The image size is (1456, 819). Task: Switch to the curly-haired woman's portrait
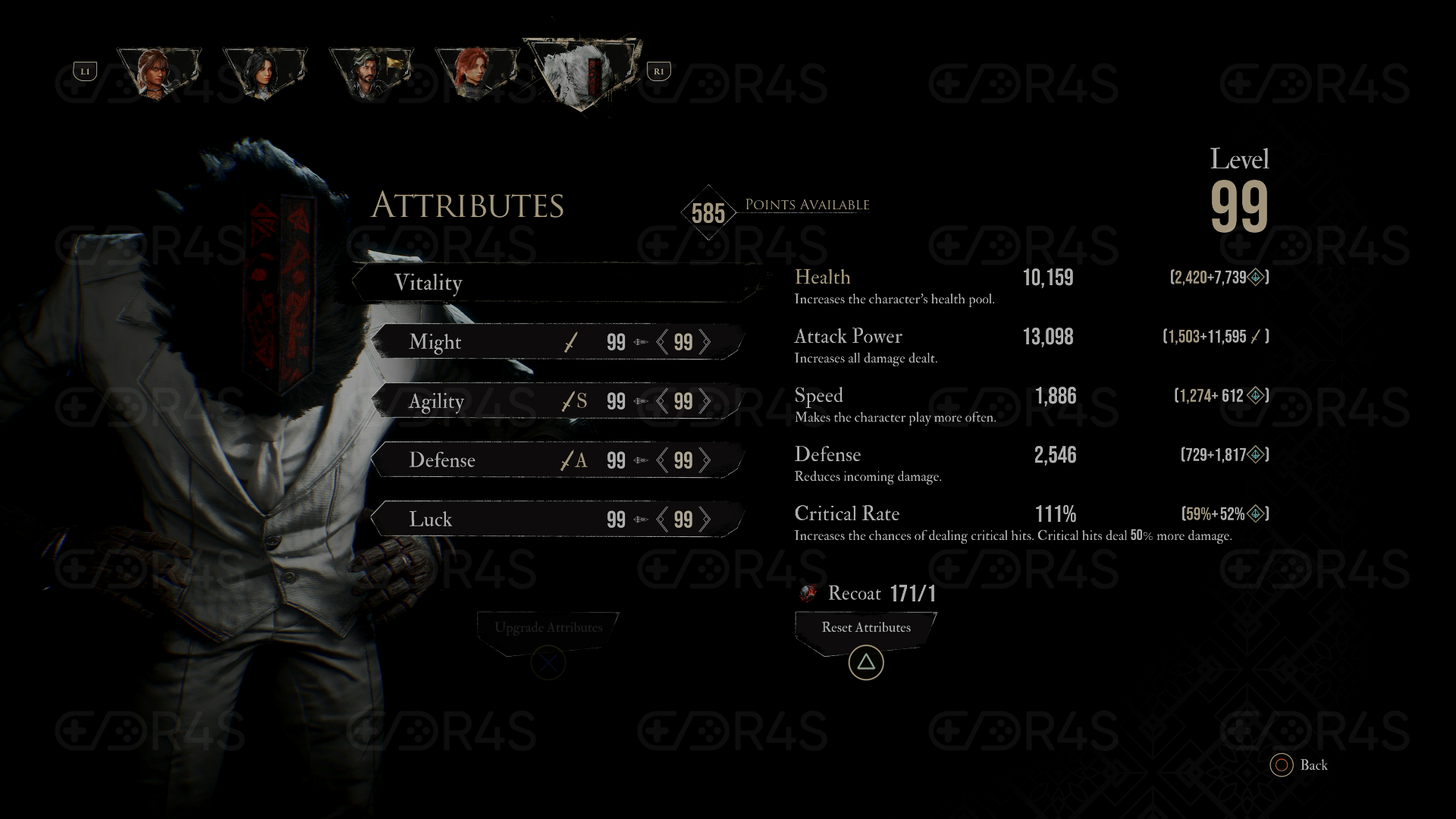pyautogui.click(x=158, y=74)
